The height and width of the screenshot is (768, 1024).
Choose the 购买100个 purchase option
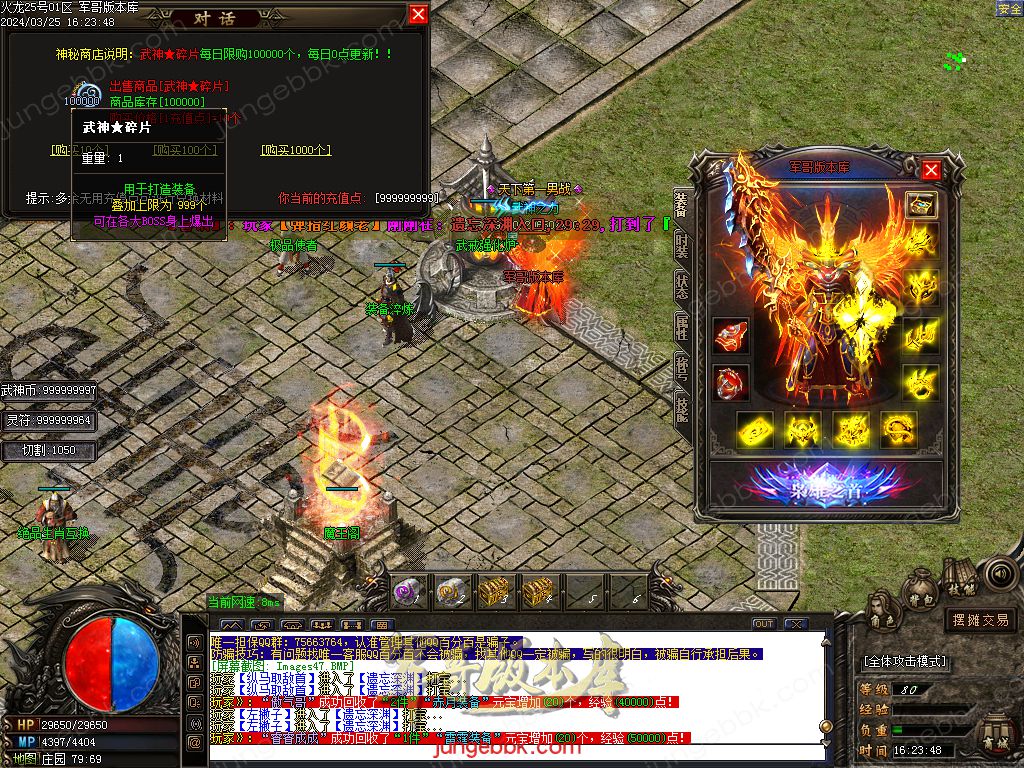(185, 150)
